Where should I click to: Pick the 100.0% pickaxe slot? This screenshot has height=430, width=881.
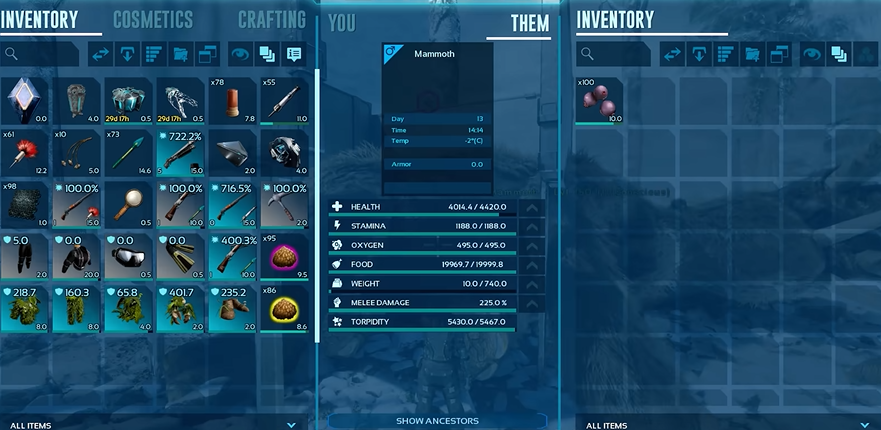pos(285,205)
